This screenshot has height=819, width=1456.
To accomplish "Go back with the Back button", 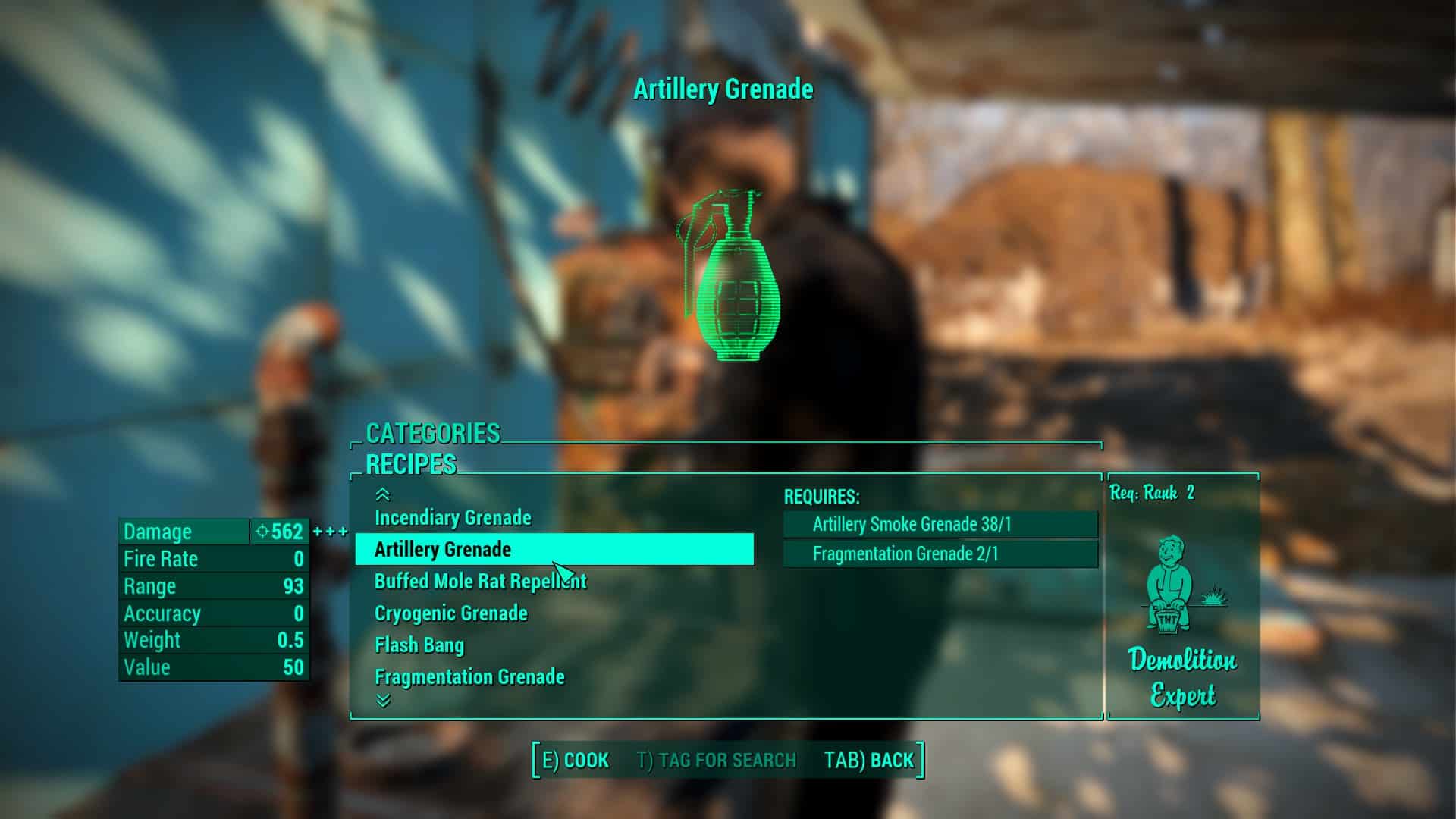I will (869, 761).
